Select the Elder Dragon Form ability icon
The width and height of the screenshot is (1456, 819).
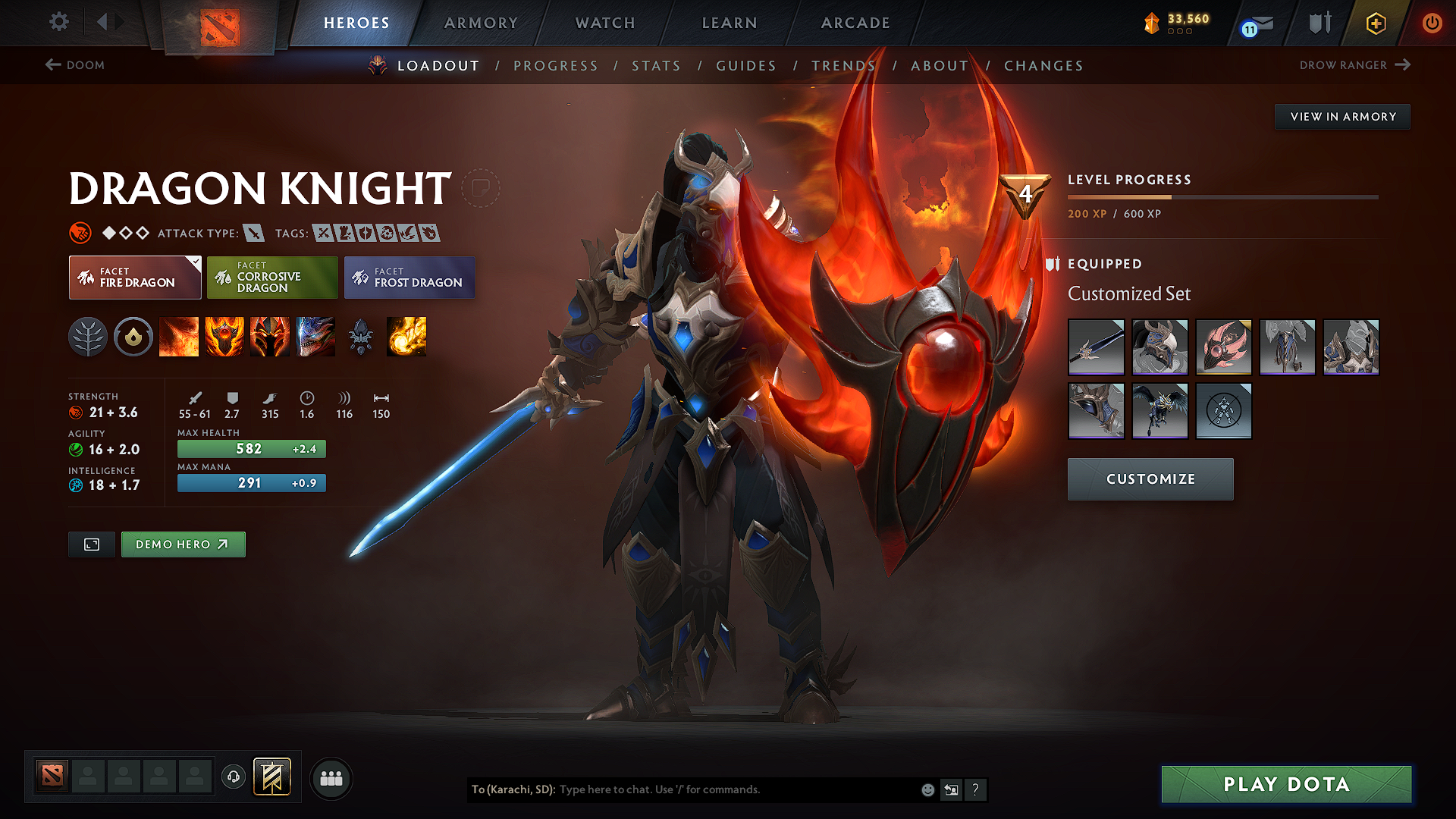315,337
